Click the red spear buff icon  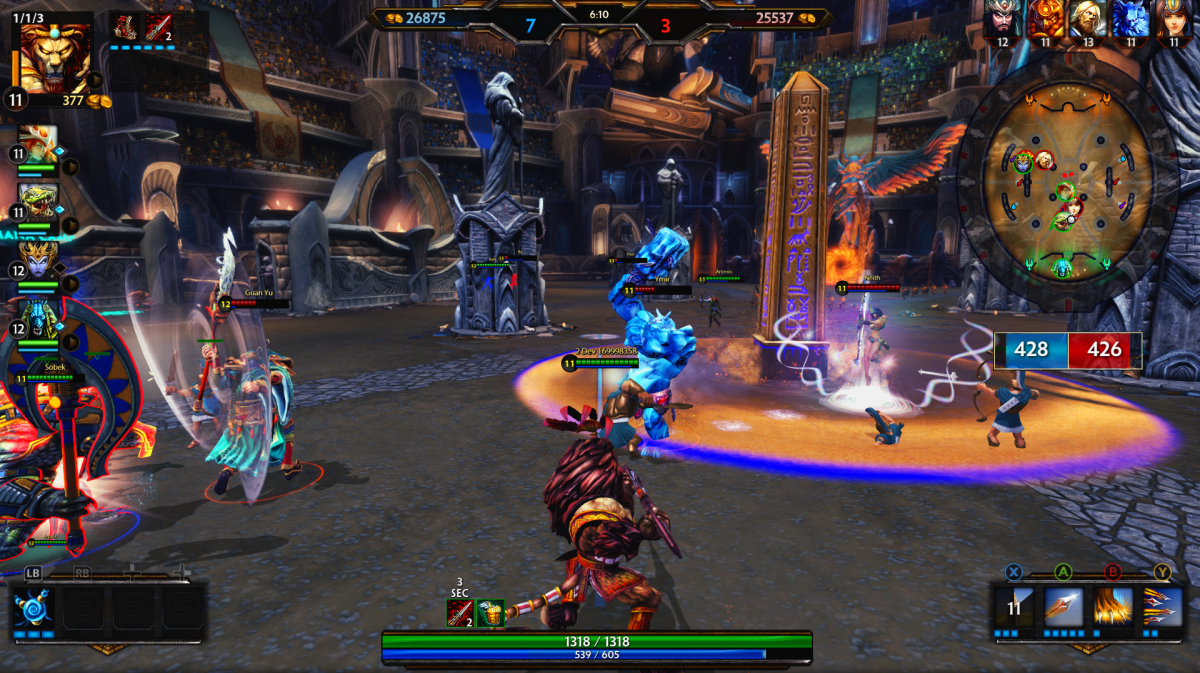(x=459, y=613)
